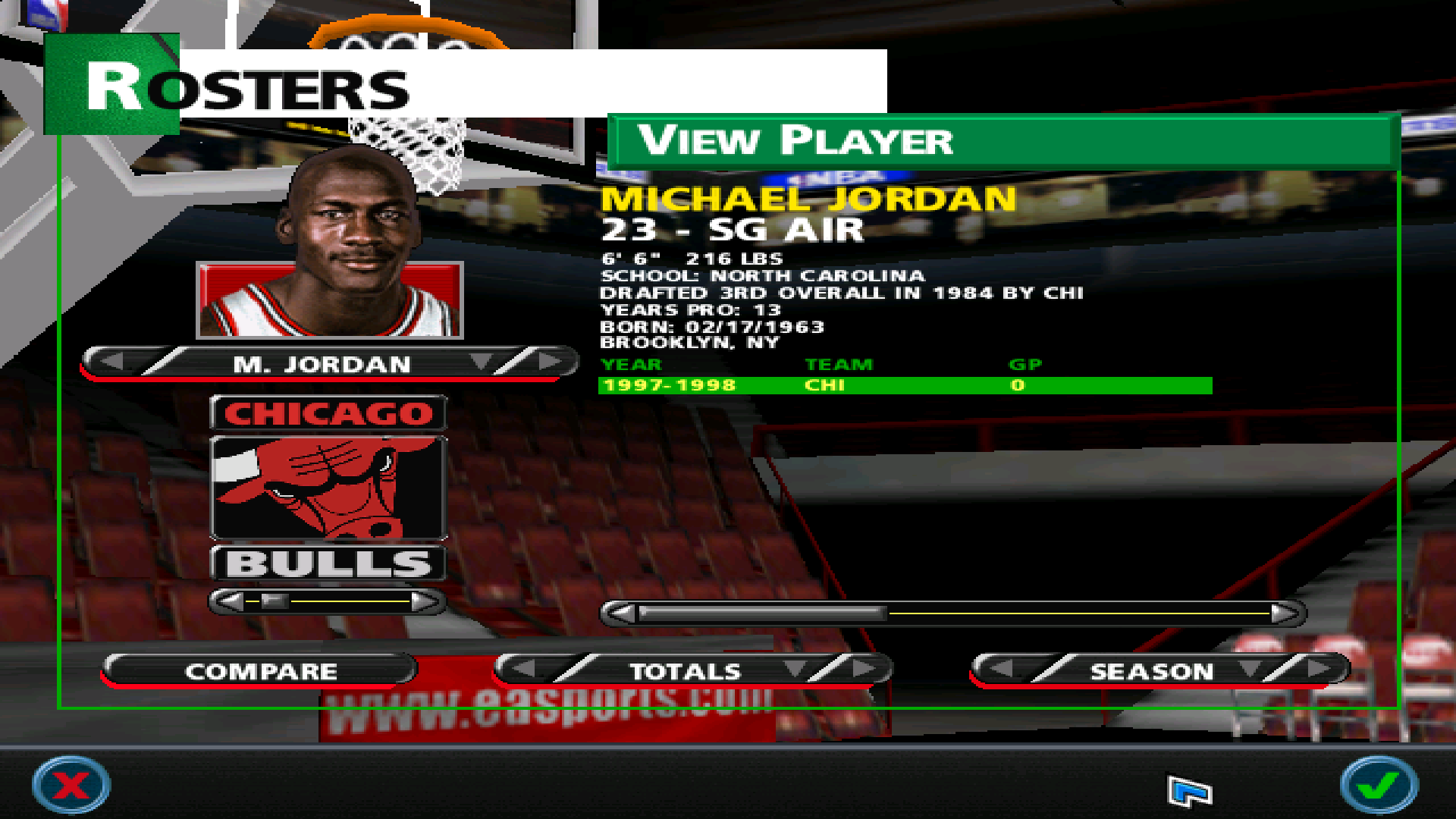The image size is (1456, 819).
Task: Click left arrow on Totals selector
Action: tap(523, 669)
